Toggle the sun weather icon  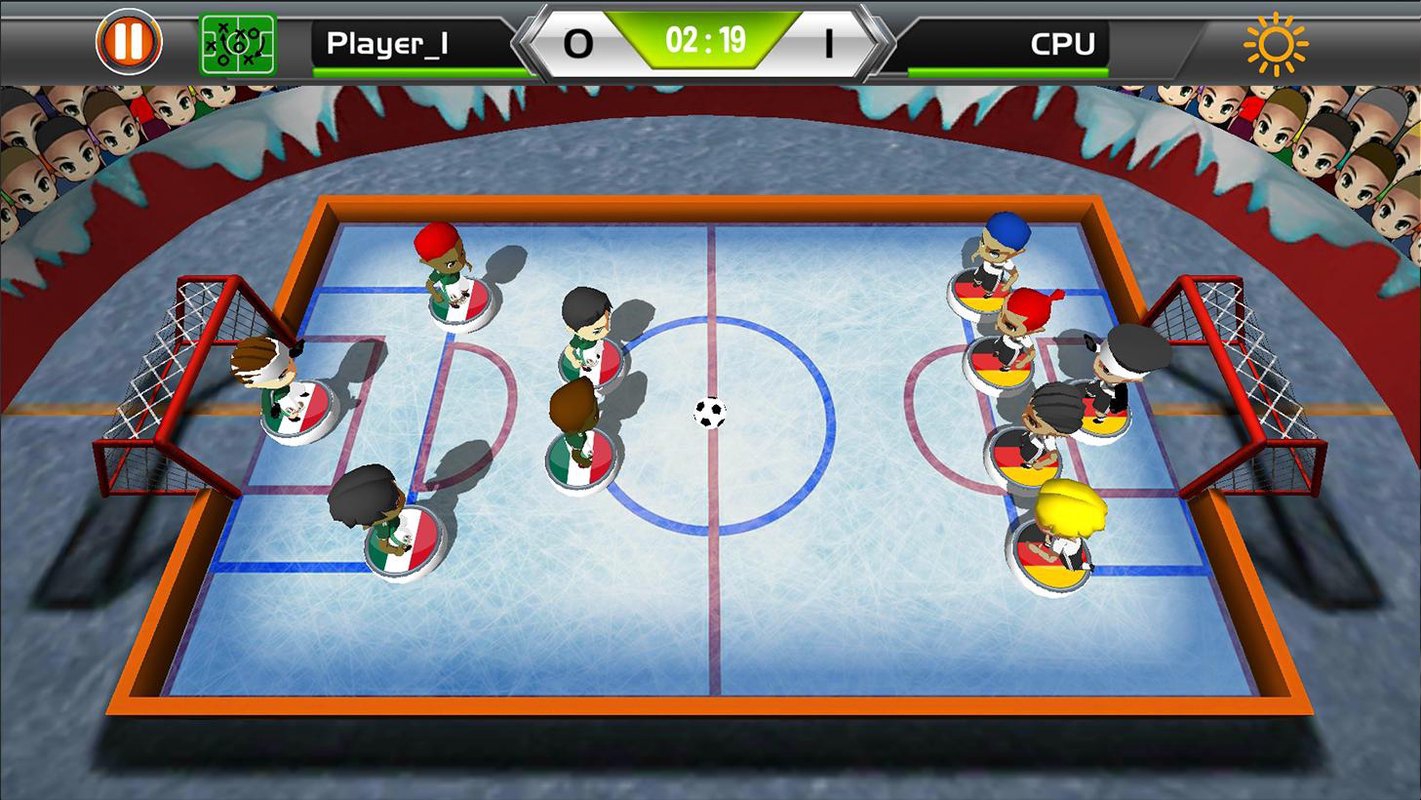pyautogui.click(x=1275, y=44)
